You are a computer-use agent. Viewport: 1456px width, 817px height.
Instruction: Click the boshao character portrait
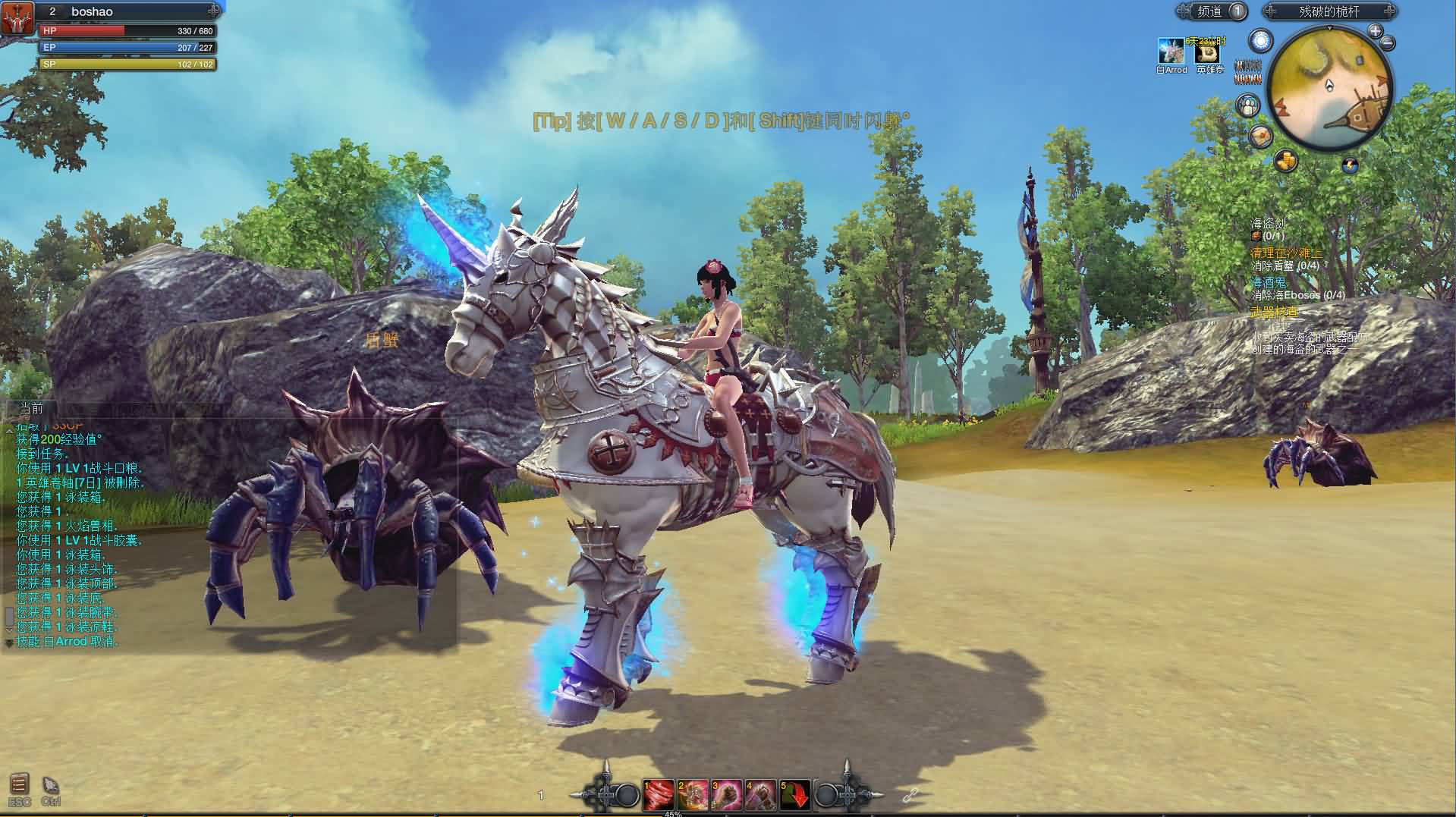[x=18, y=18]
